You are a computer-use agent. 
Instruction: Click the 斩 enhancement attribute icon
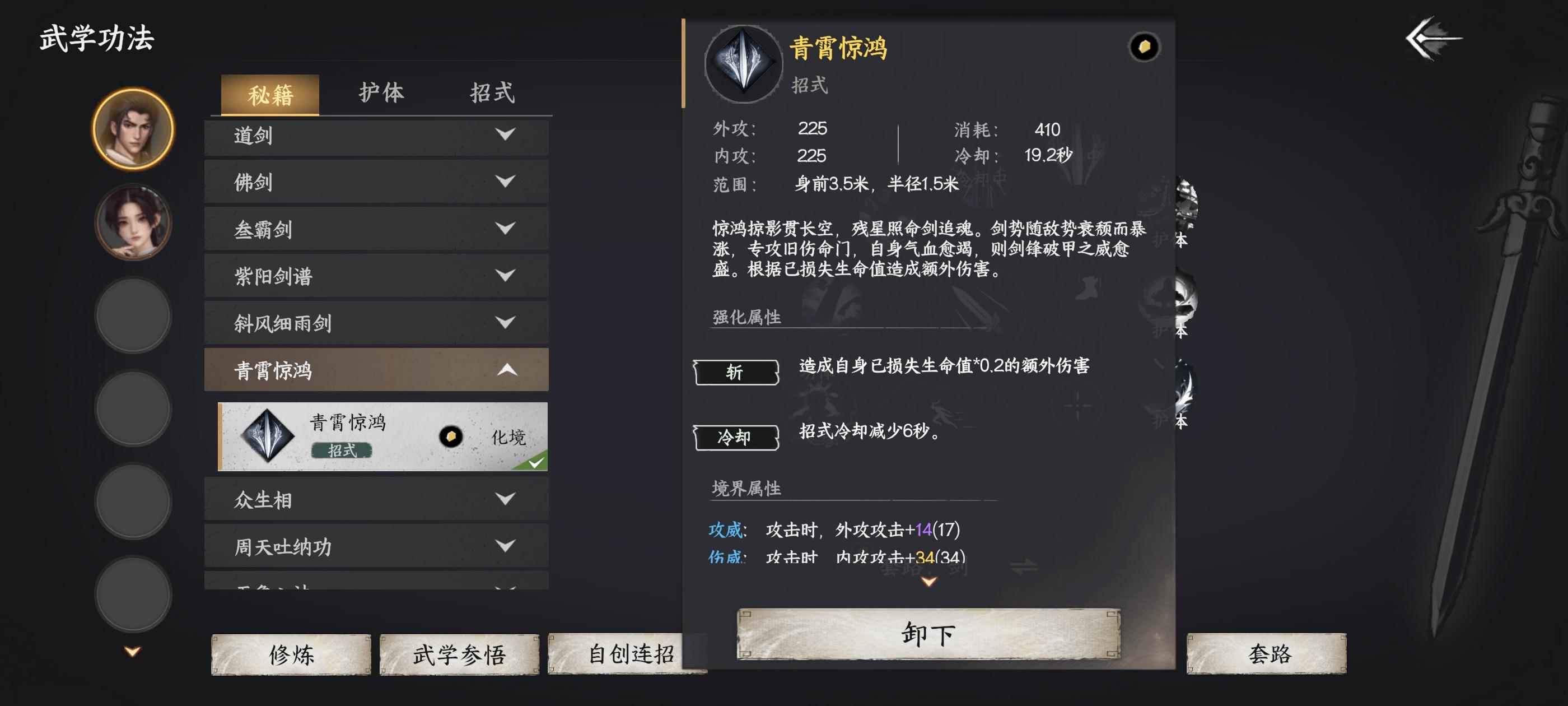(735, 373)
